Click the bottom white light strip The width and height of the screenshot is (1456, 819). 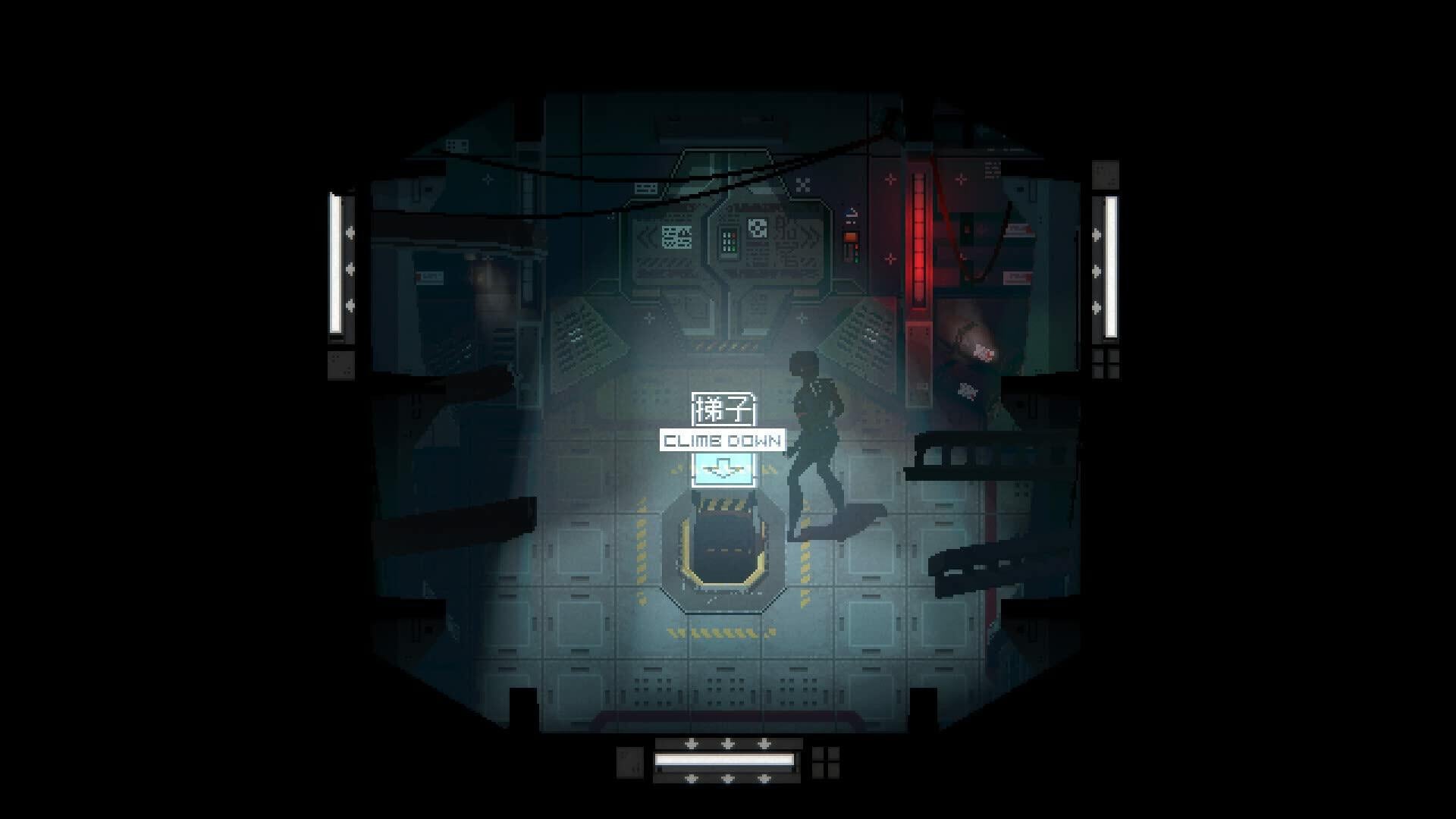click(x=724, y=758)
